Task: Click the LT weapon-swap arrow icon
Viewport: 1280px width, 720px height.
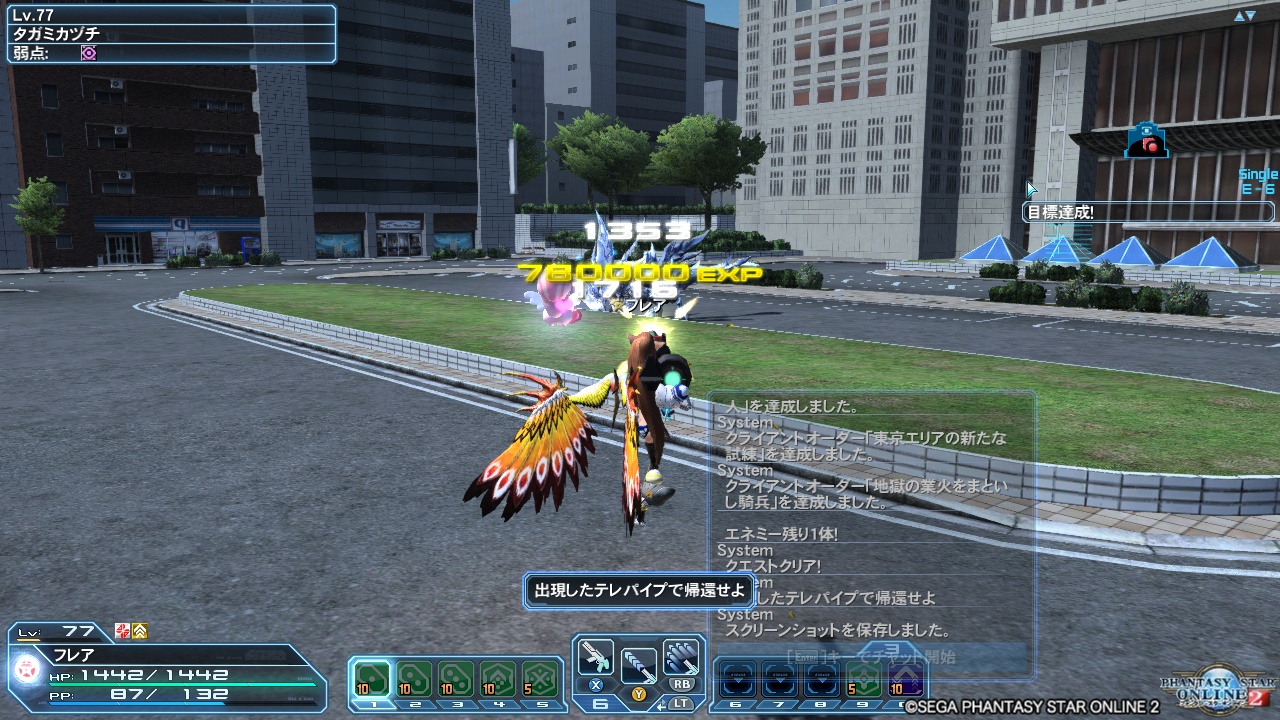Action: pyautogui.click(x=661, y=705)
